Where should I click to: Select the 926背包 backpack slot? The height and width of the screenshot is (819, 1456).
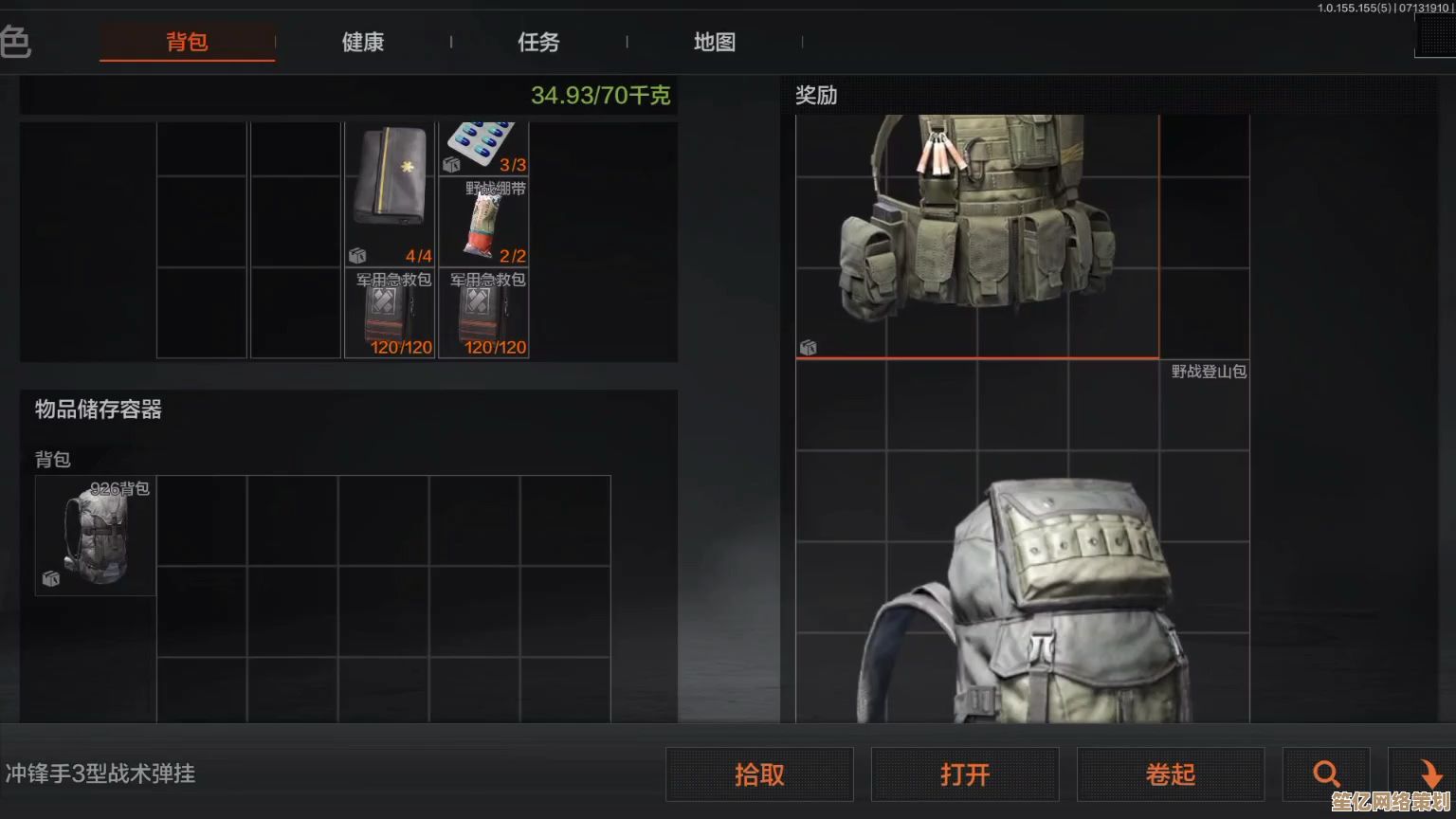click(95, 536)
